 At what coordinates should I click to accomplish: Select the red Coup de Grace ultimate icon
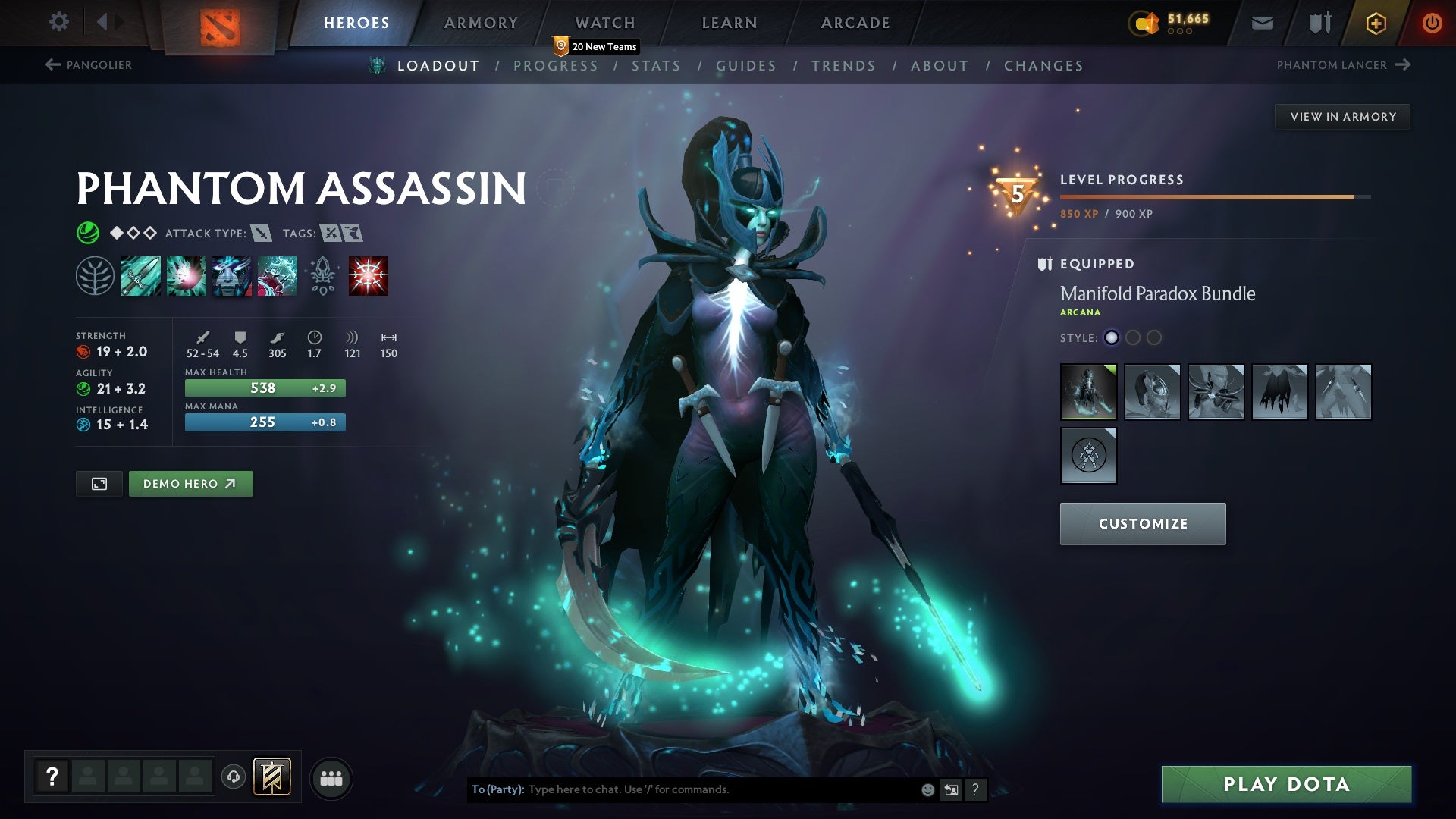(368, 276)
